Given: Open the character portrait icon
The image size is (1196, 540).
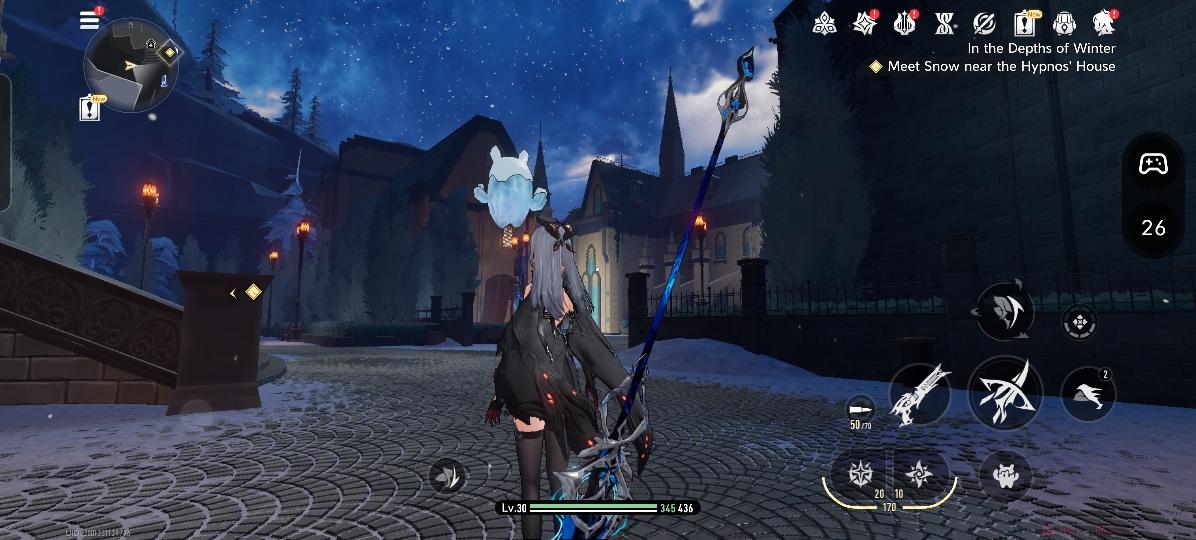Looking at the screenshot, I should pos(1103,22).
